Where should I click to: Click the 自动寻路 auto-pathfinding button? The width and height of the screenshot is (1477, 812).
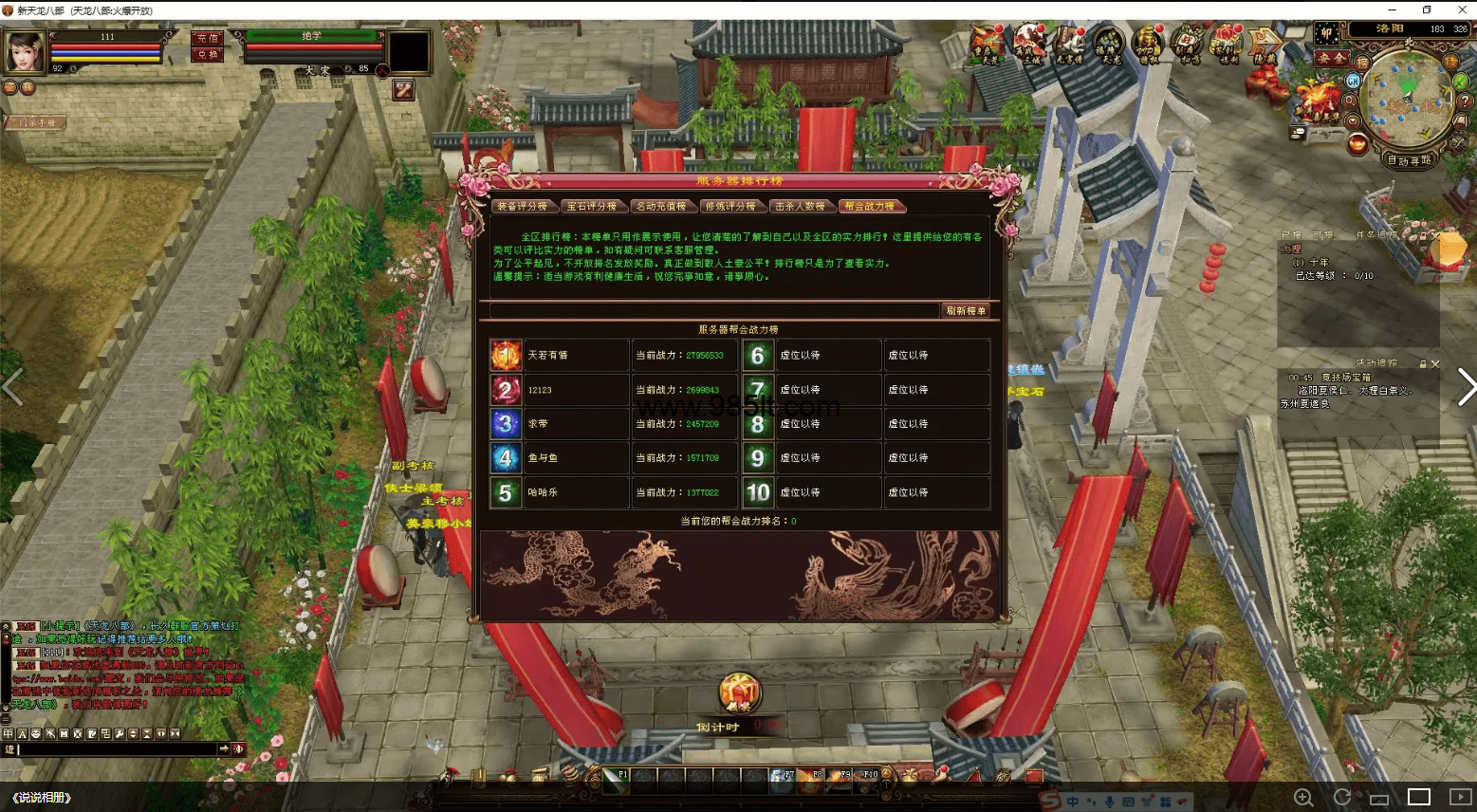click(x=1410, y=160)
